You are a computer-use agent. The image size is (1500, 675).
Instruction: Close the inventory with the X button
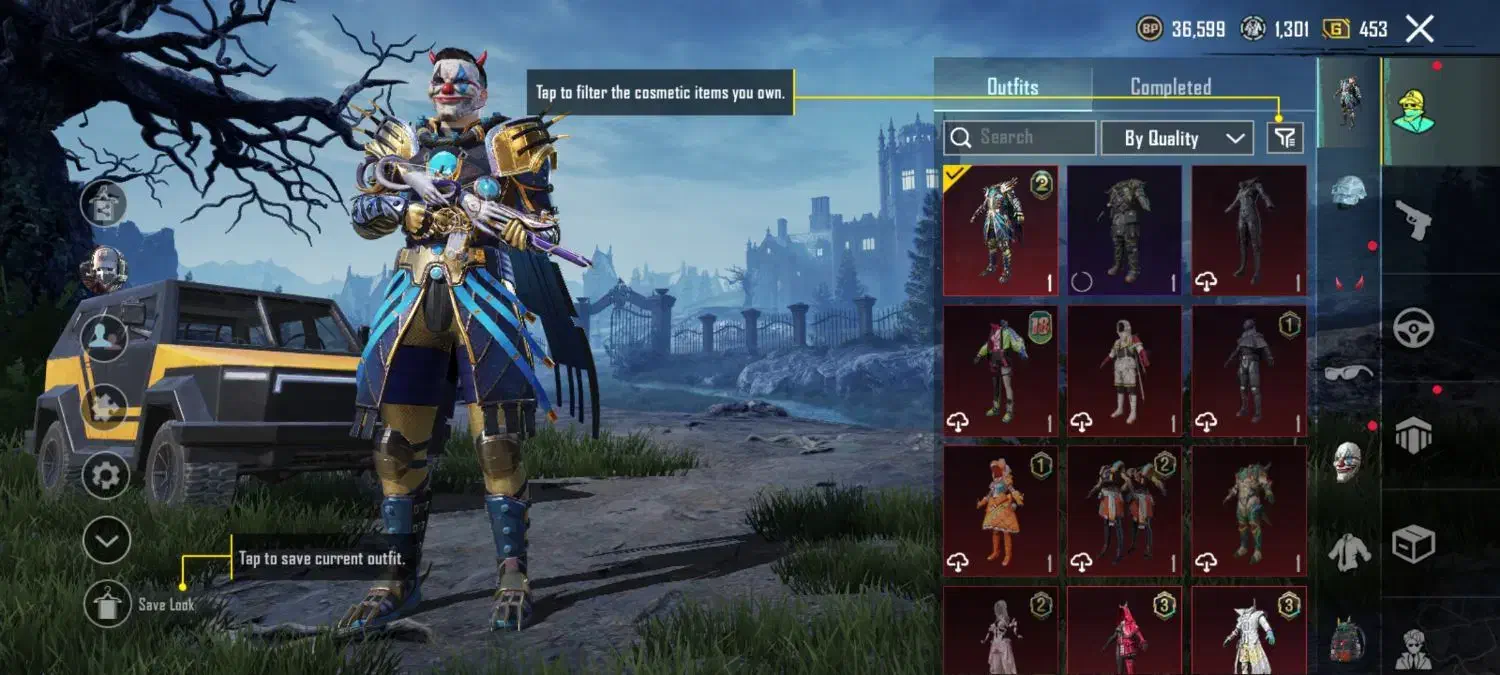coord(1420,29)
